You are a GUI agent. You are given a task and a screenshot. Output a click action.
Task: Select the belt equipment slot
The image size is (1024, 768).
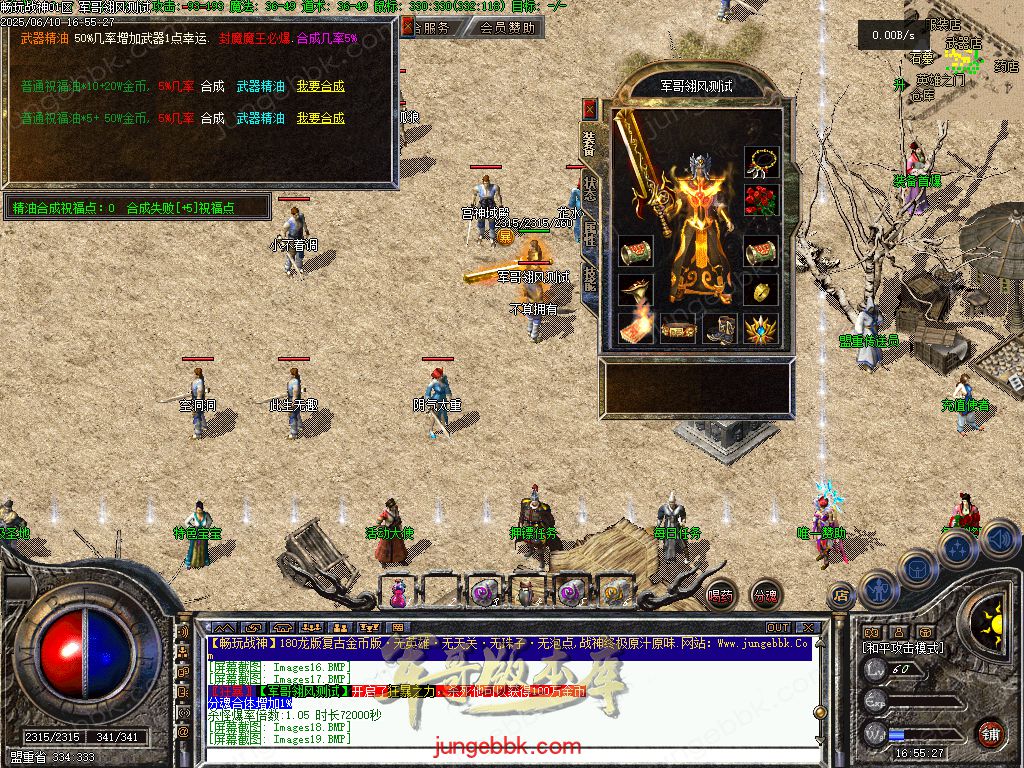coord(678,328)
